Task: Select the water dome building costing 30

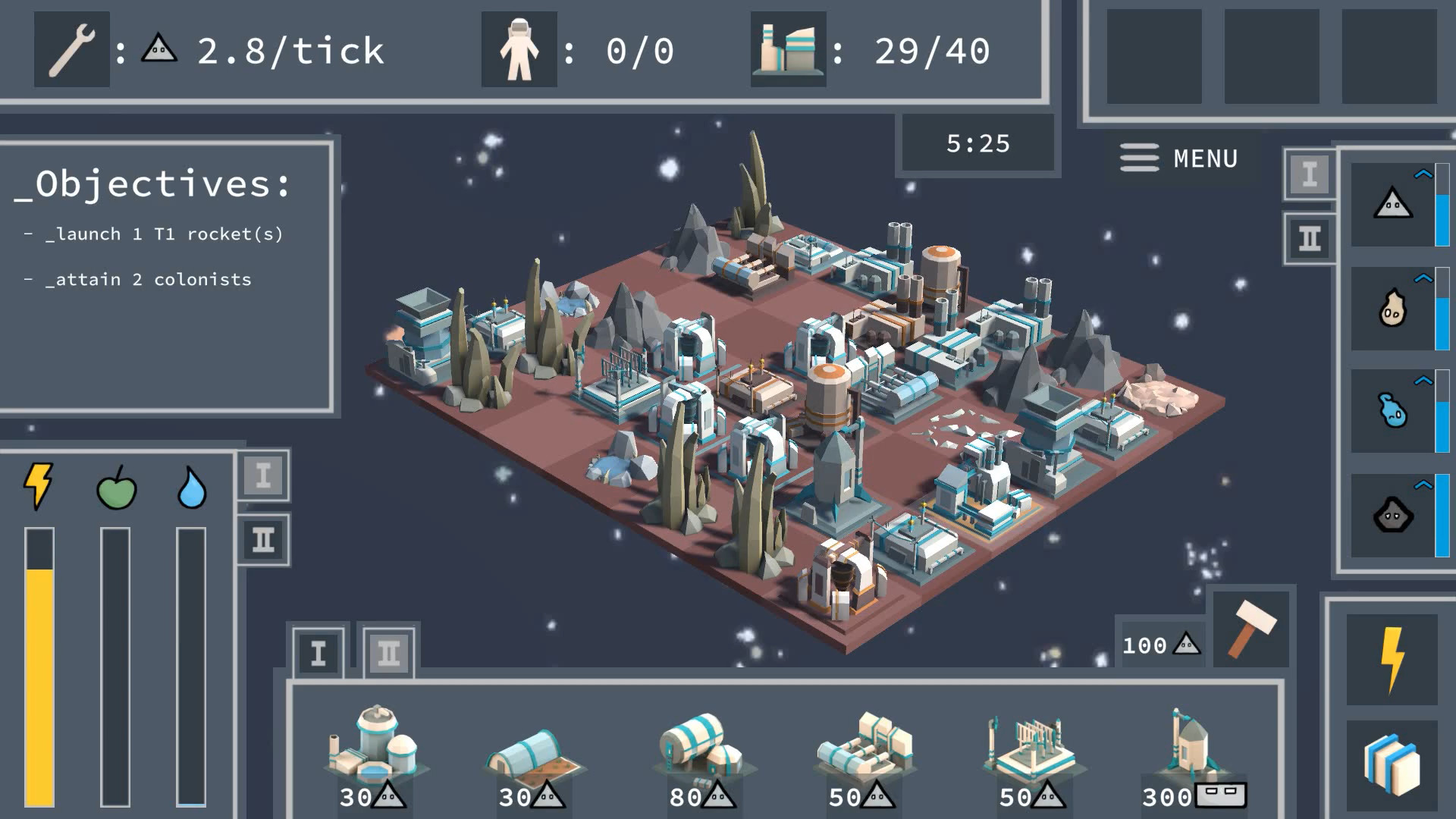Action: pyautogui.click(x=372, y=751)
